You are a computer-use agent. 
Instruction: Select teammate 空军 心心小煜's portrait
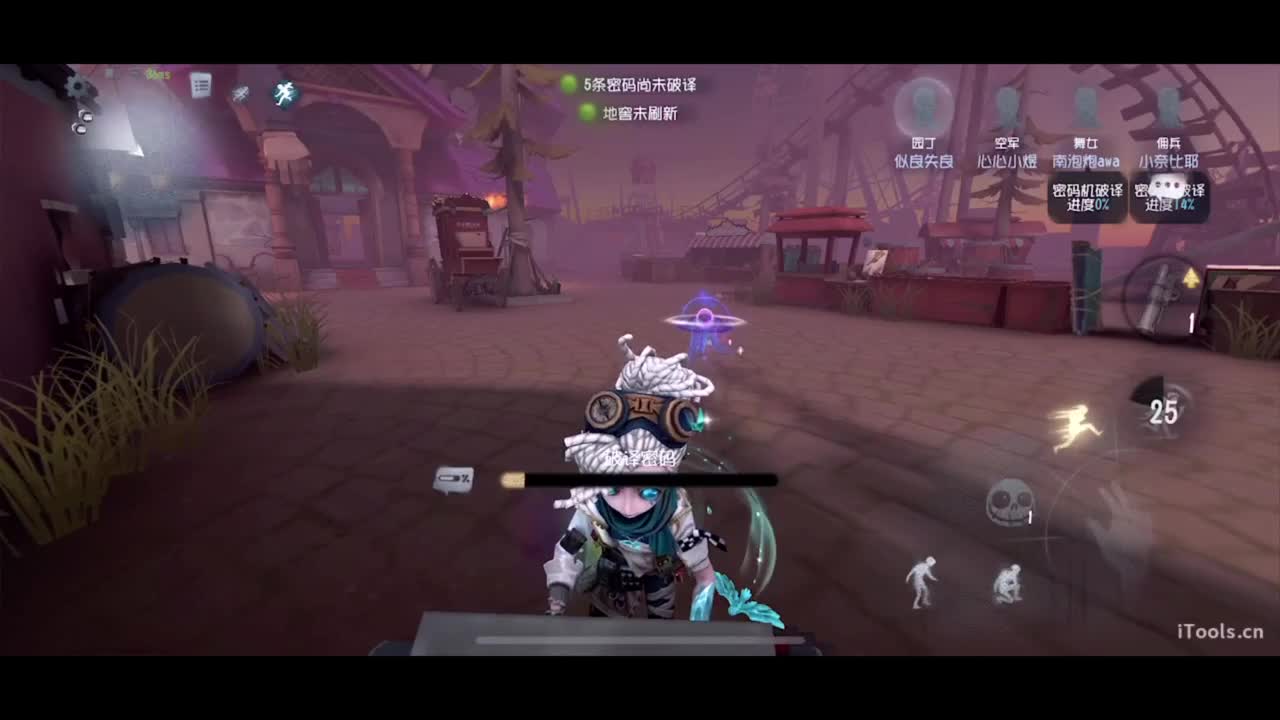tap(1006, 105)
